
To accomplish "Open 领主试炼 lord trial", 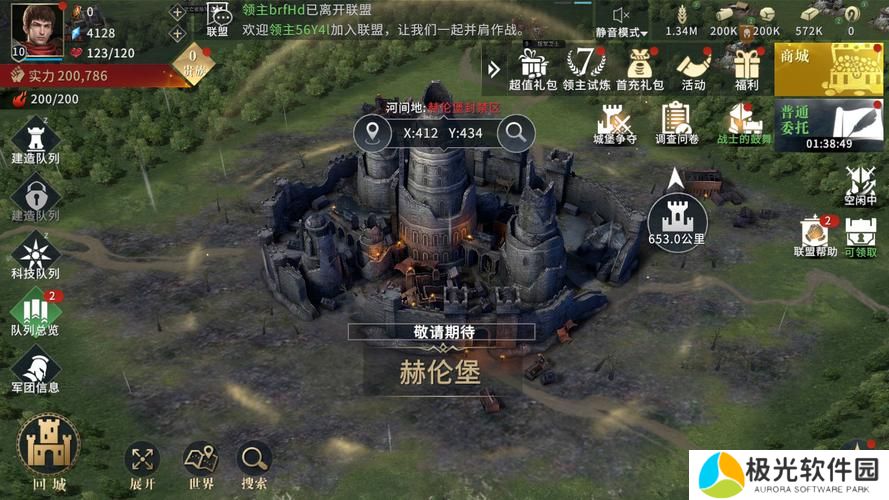I will 587,68.
